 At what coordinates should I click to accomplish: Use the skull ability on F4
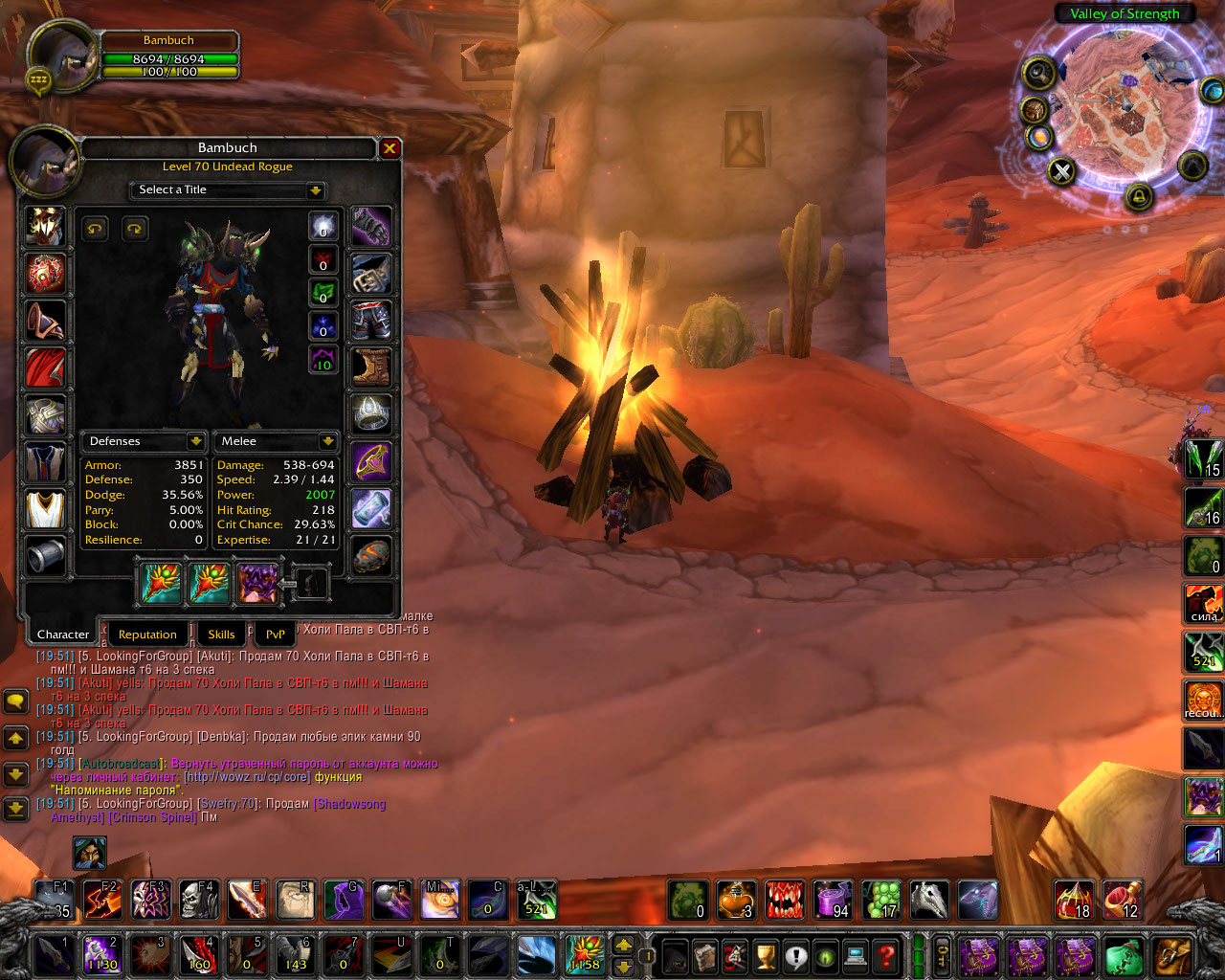point(199,900)
